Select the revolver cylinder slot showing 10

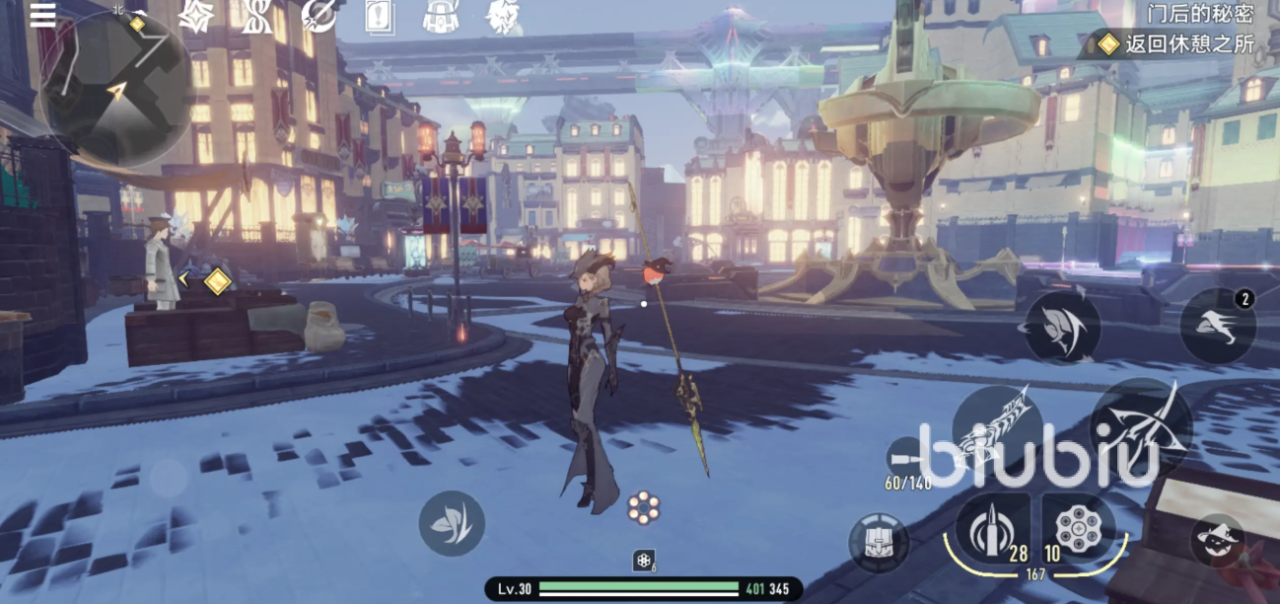click(x=1078, y=526)
